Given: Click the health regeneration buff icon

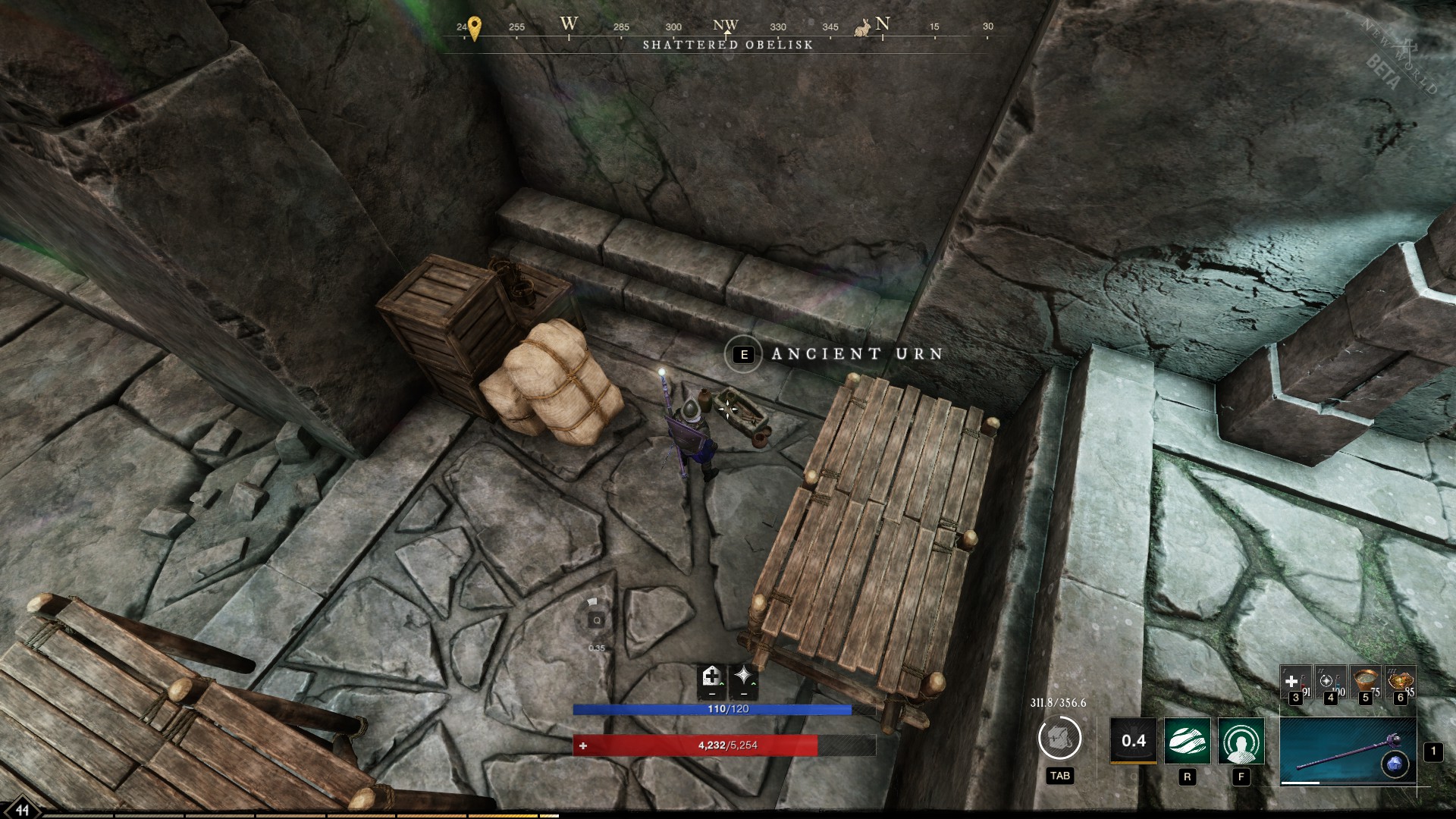Looking at the screenshot, I should point(711,682).
